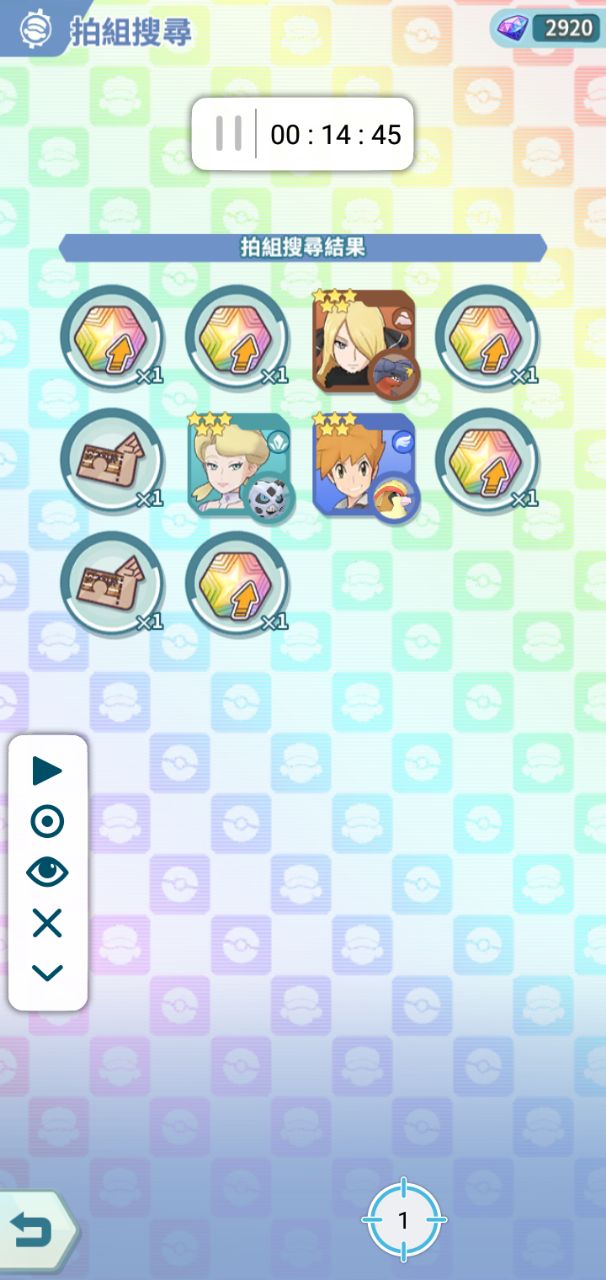Open the gem balance showing 2920
Viewport: 606px width, 1280px height.
(x=547, y=28)
